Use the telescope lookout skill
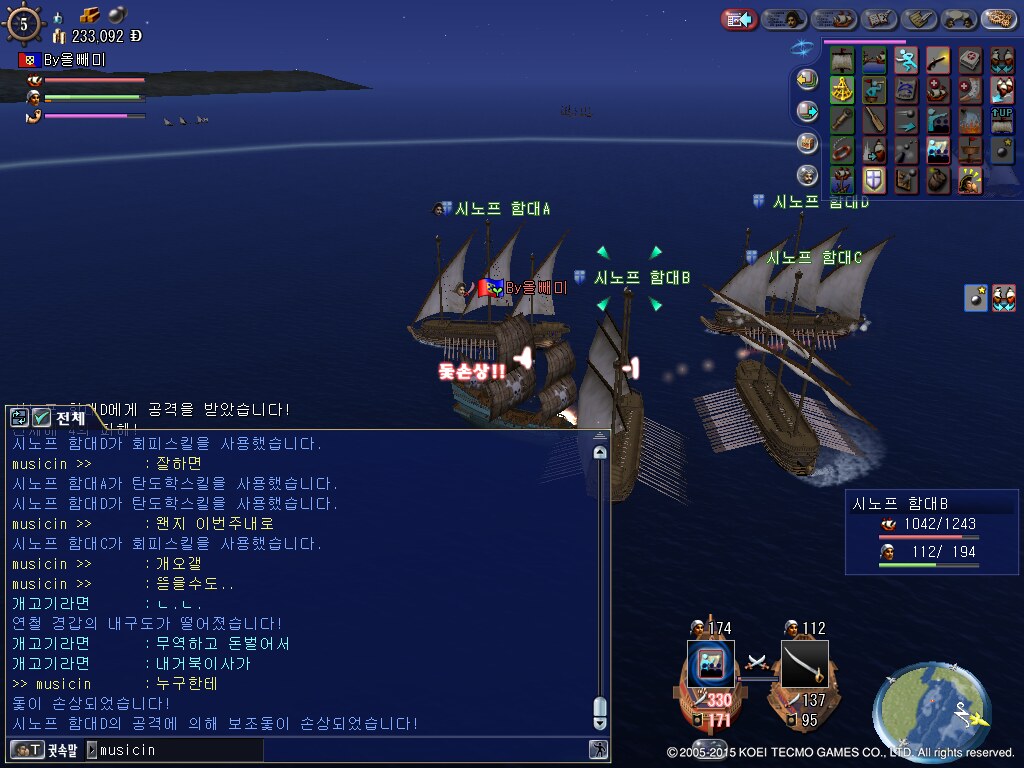The image size is (1024, 768). 843,121
